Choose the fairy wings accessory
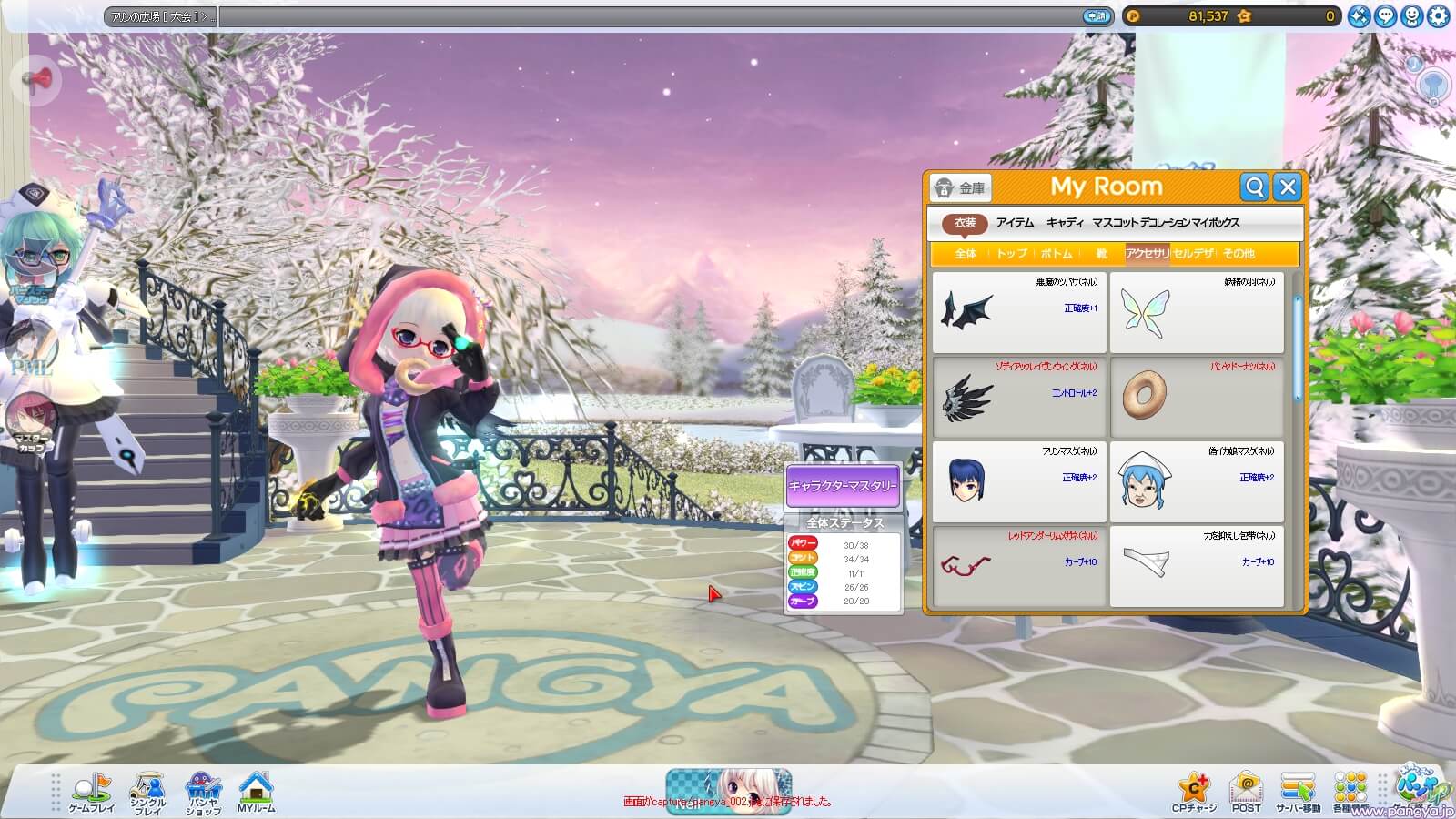Image resolution: width=1456 pixels, height=819 pixels. [1196, 312]
